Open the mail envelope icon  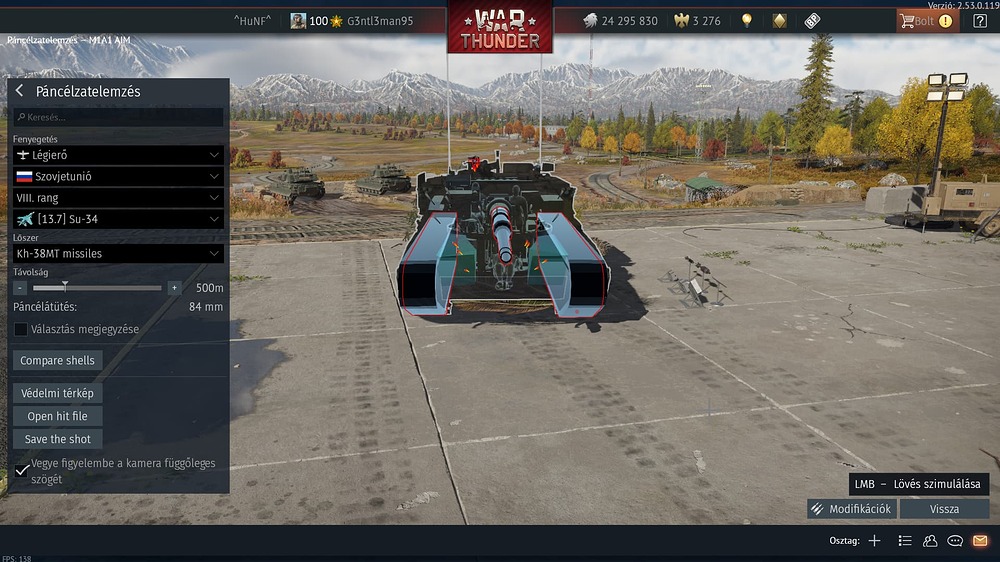coord(980,541)
